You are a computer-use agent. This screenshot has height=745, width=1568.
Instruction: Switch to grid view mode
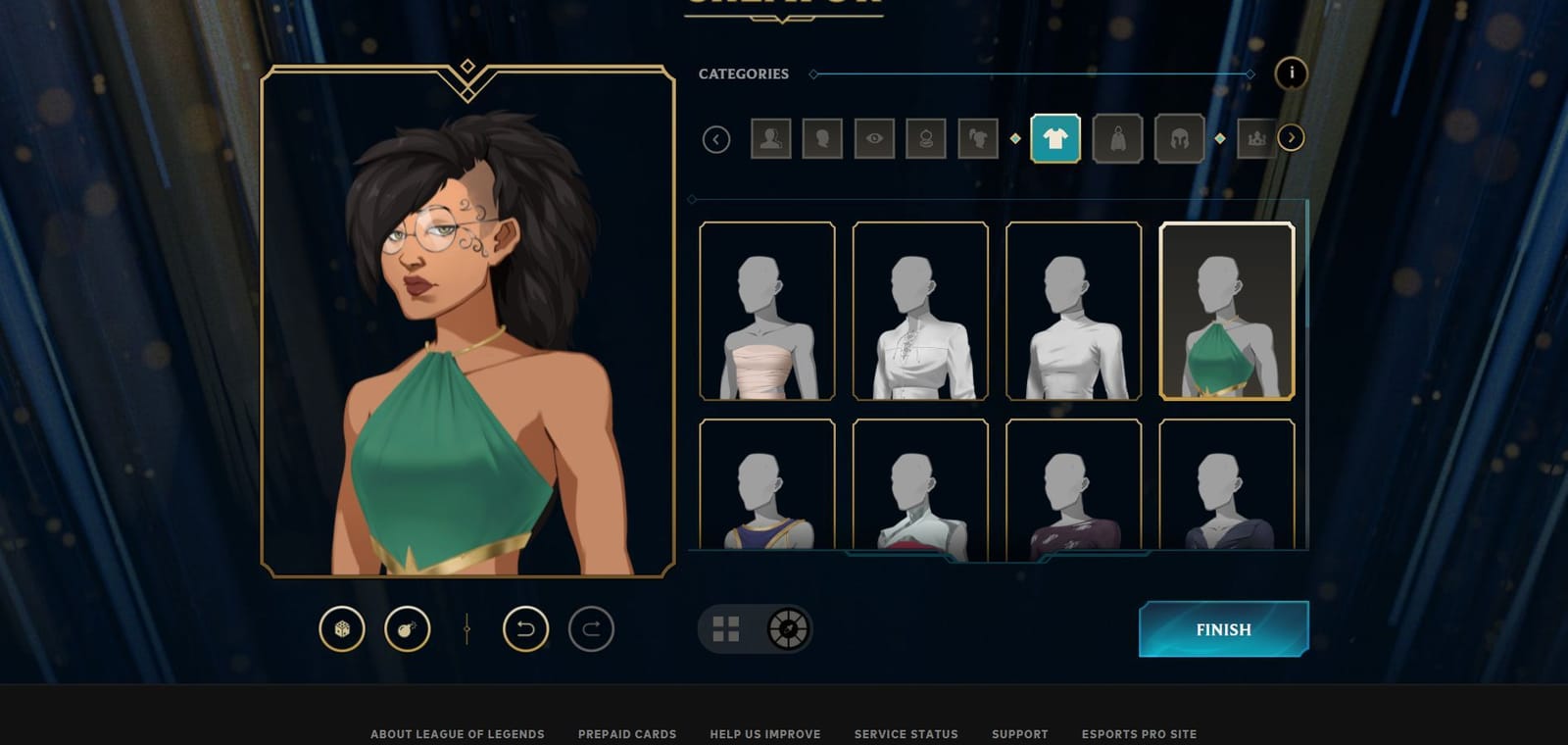click(x=726, y=630)
